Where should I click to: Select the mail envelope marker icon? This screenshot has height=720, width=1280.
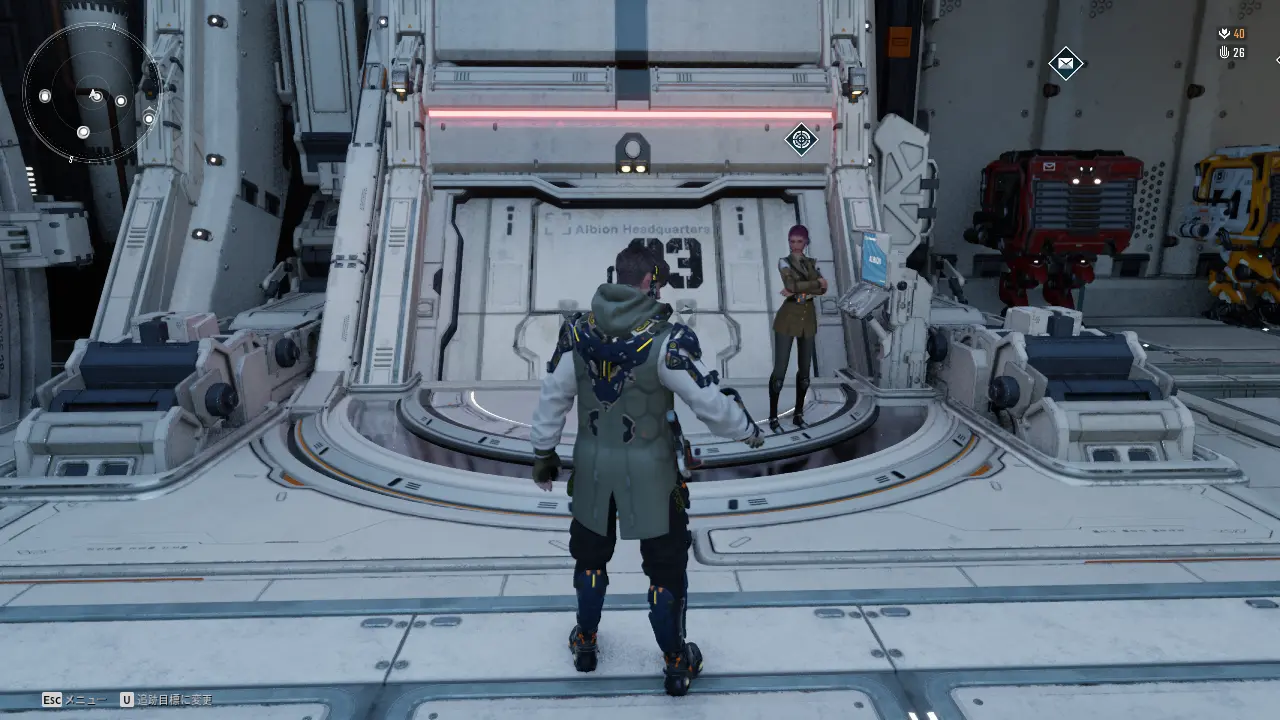pyautogui.click(x=1066, y=64)
